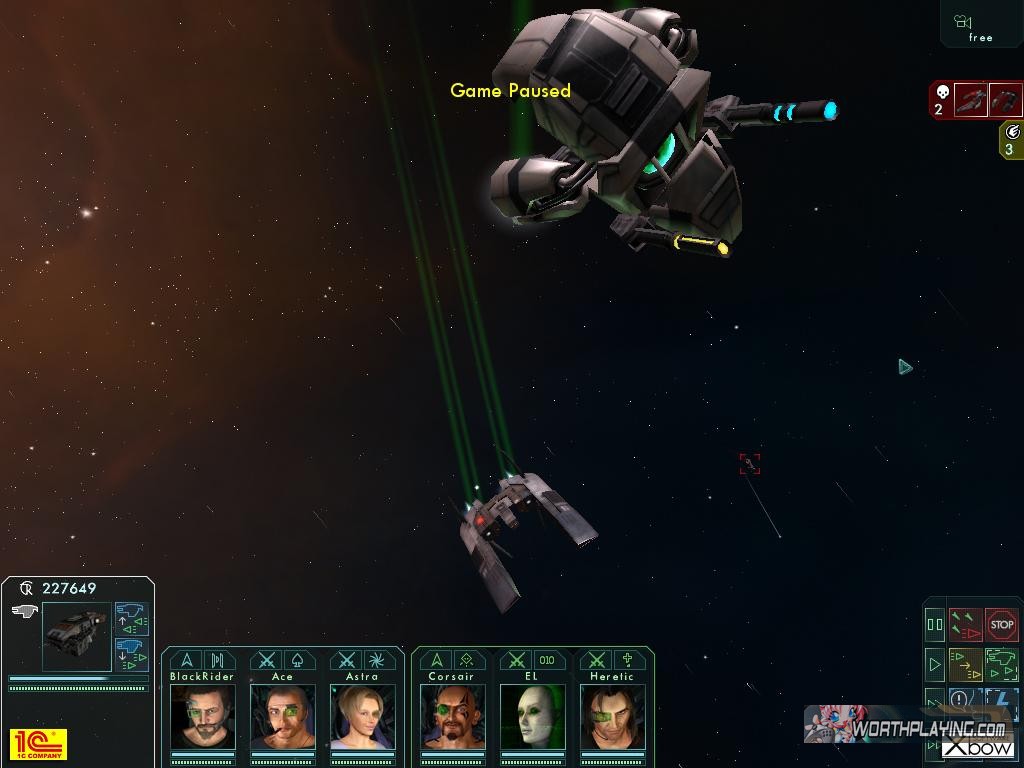Viewport: 1024px width, 768px height.
Task: Choose Astra's pilot portrait
Action: (x=362, y=716)
